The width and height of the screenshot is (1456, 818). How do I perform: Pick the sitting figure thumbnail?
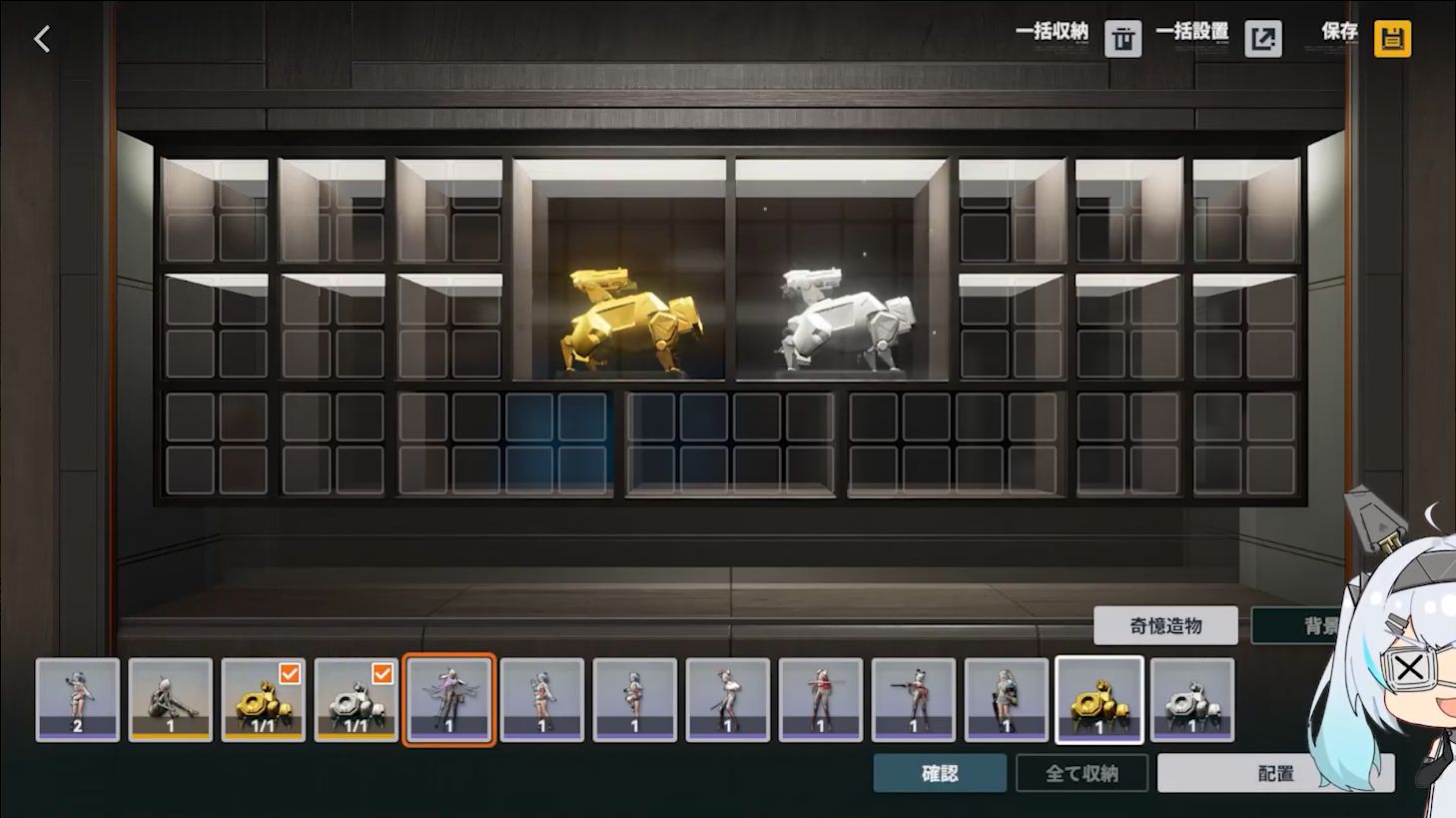(x=171, y=700)
